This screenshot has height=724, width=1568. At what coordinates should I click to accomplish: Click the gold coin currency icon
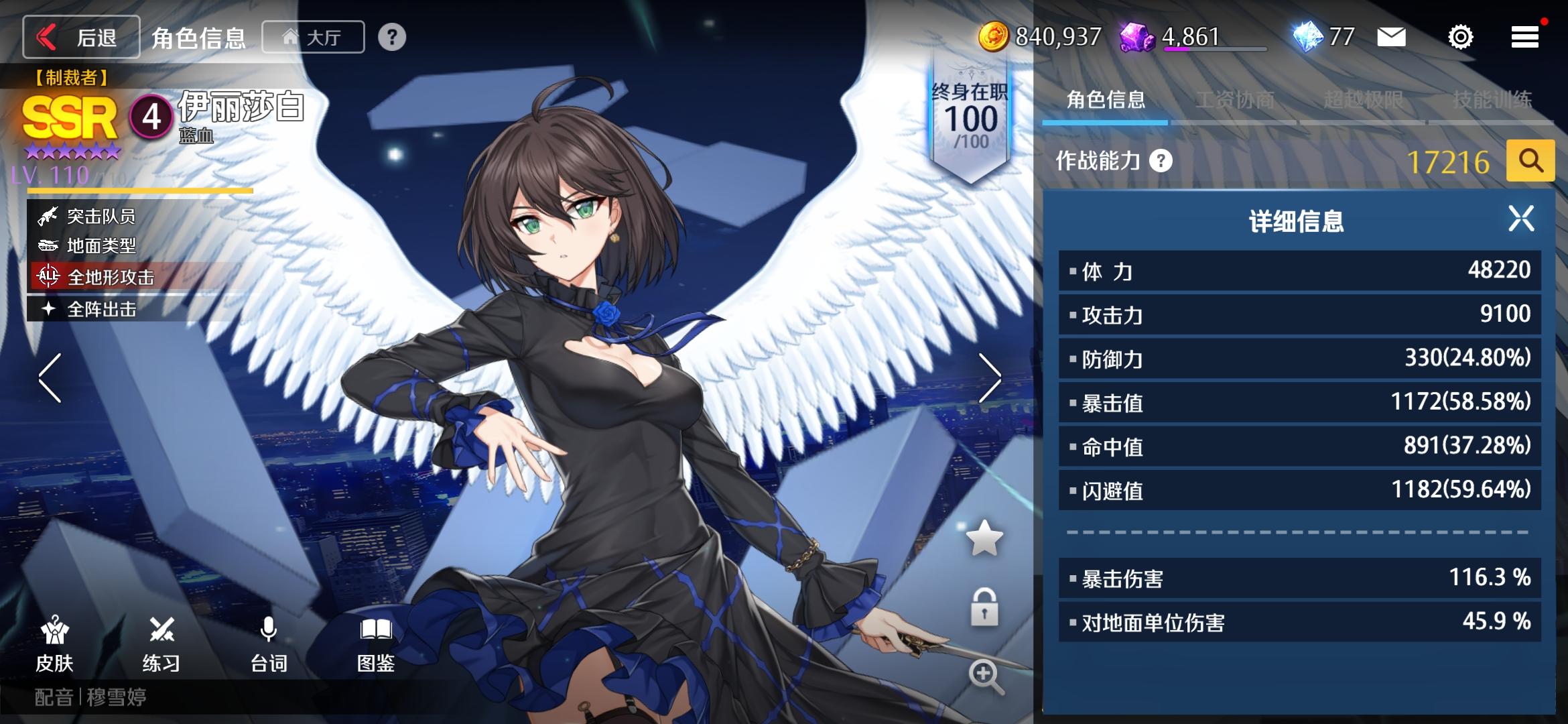tap(996, 37)
